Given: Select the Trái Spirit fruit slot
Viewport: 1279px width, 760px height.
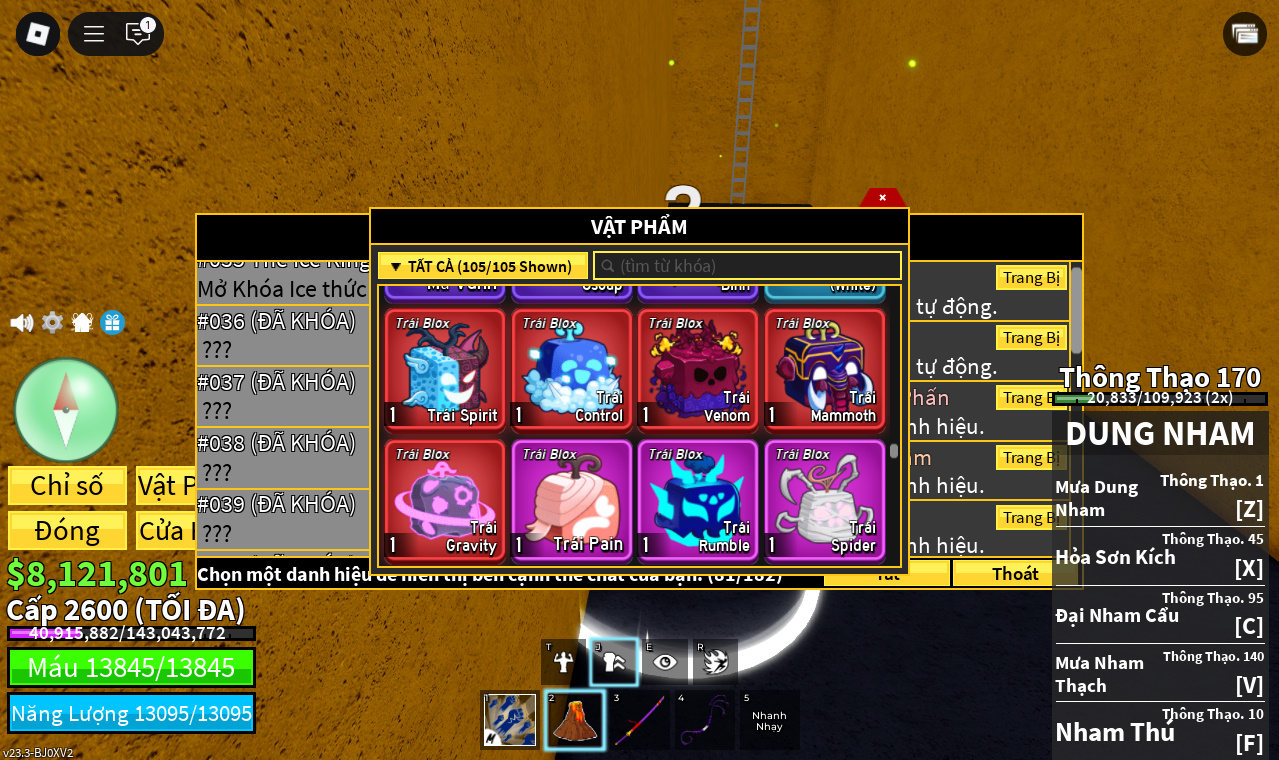Looking at the screenshot, I should click(x=445, y=369).
